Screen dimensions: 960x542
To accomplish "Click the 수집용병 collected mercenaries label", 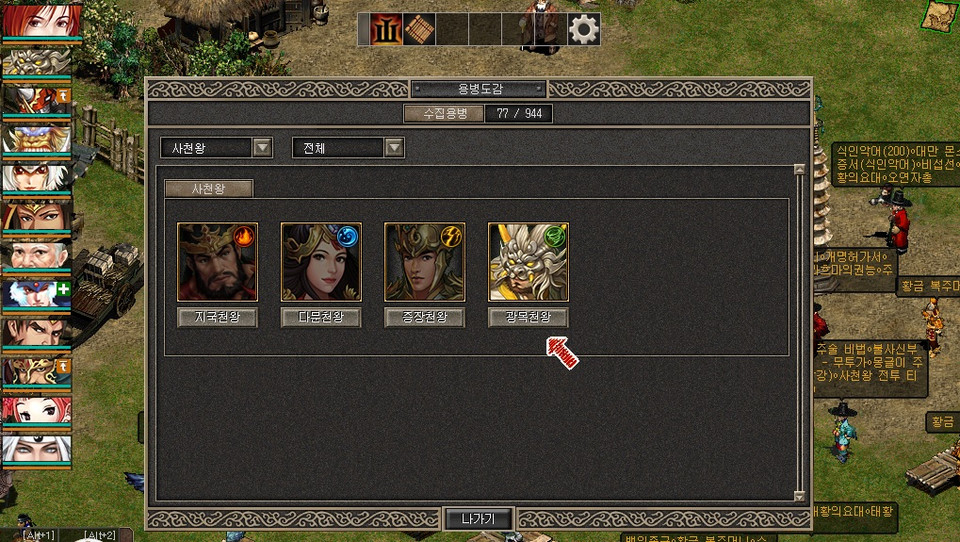I will (444, 113).
